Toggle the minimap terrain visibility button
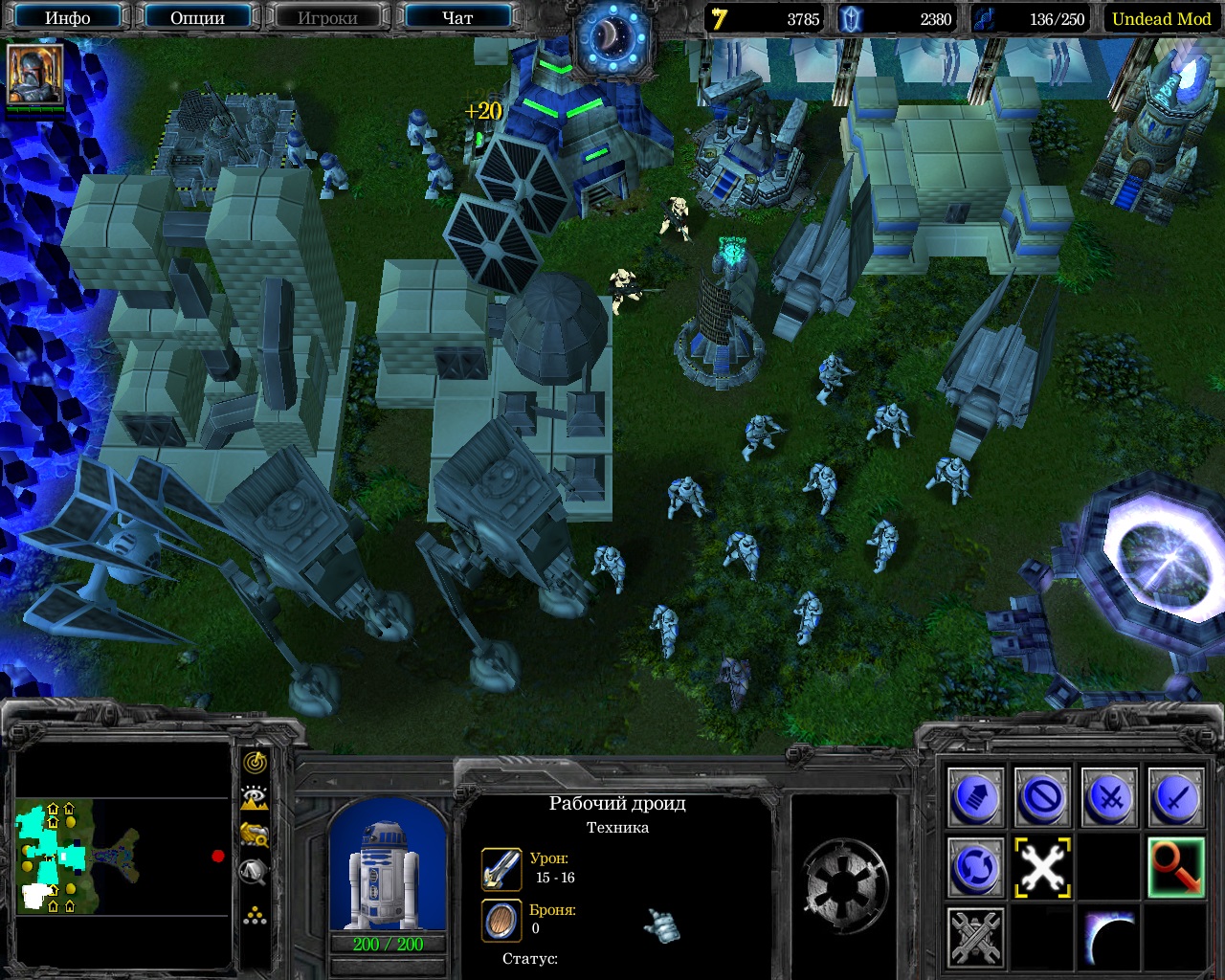Screen dimensions: 1225x980 tap(255, 798)
